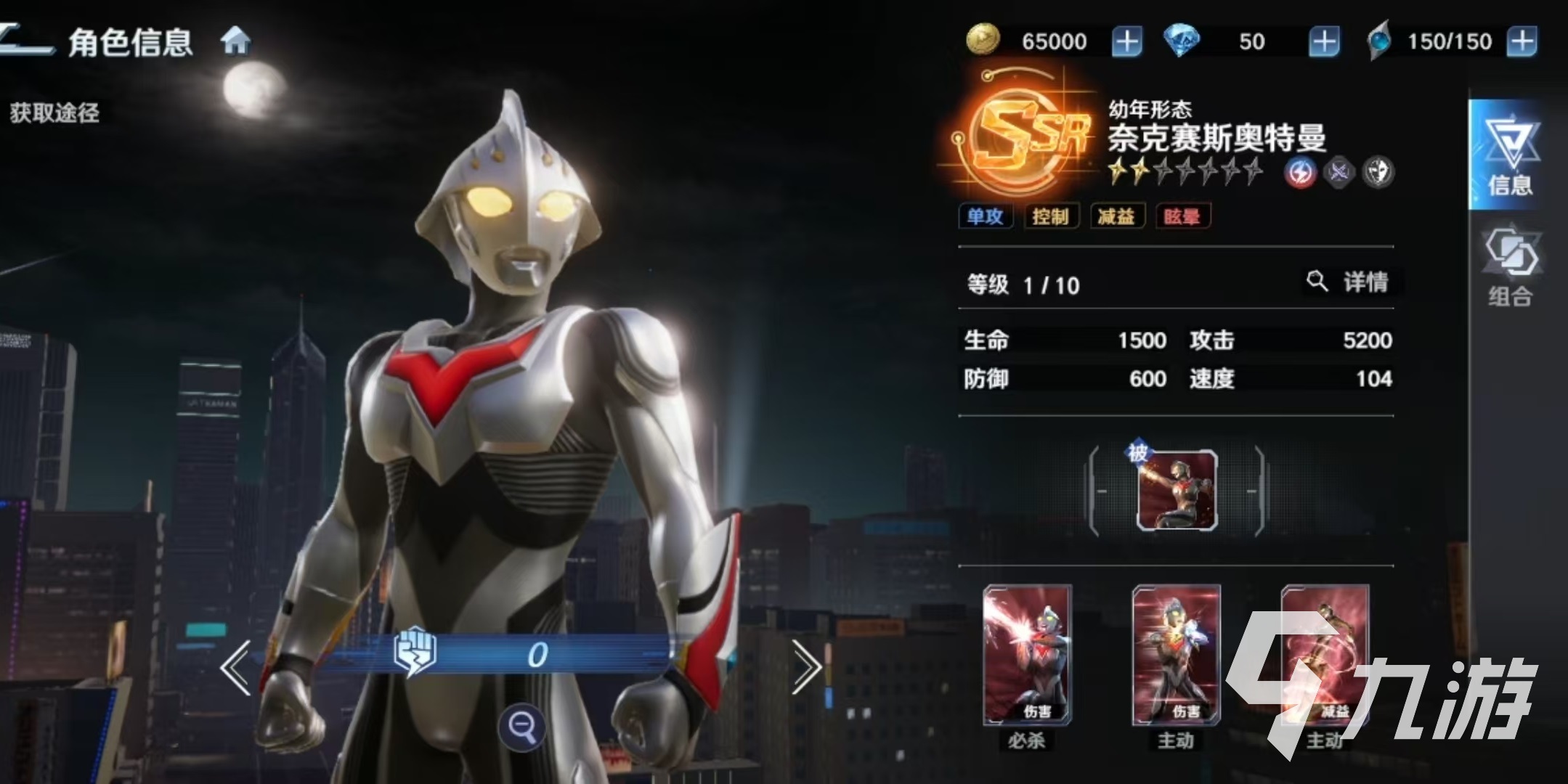Screen dimensions: 1568x784
Task: Inspect the 眩晕 stun tag
Action: (1182, 216)
